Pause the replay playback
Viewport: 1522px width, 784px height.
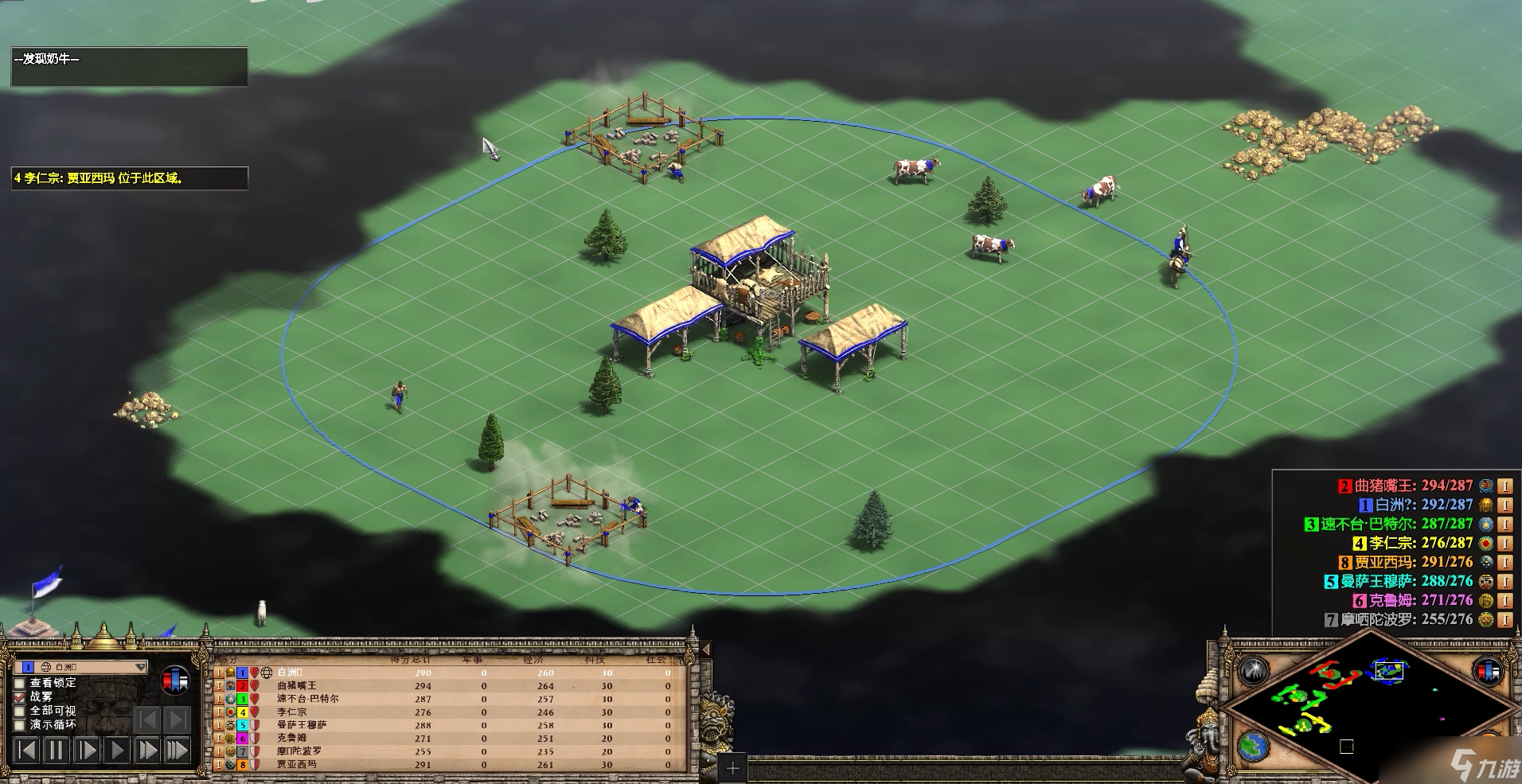(x=56, y=750)
